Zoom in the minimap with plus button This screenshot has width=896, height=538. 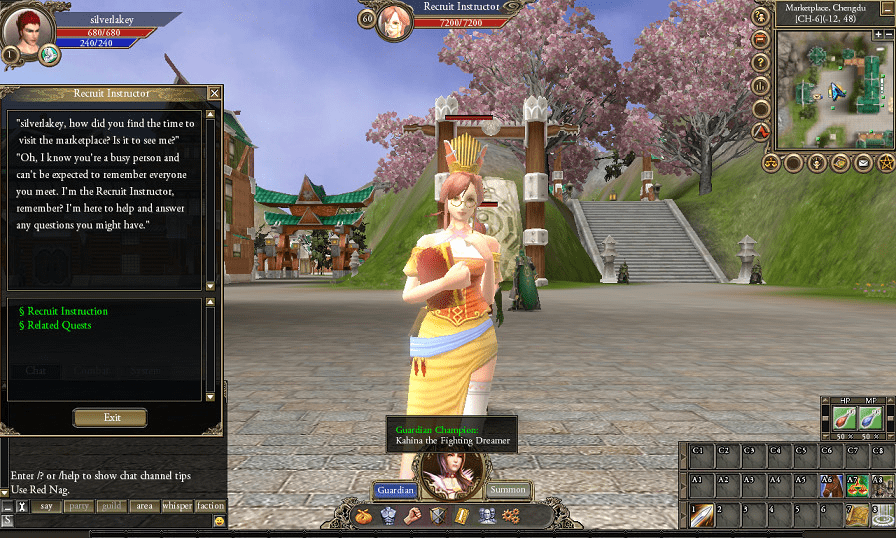[877, 34]
